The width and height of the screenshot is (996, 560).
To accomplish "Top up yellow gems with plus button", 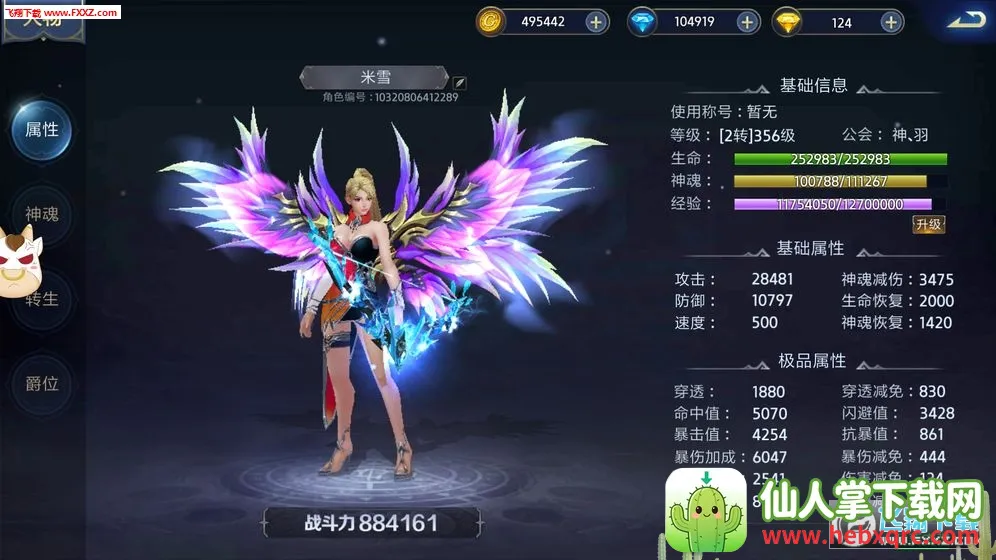I will tap(892, 22).
